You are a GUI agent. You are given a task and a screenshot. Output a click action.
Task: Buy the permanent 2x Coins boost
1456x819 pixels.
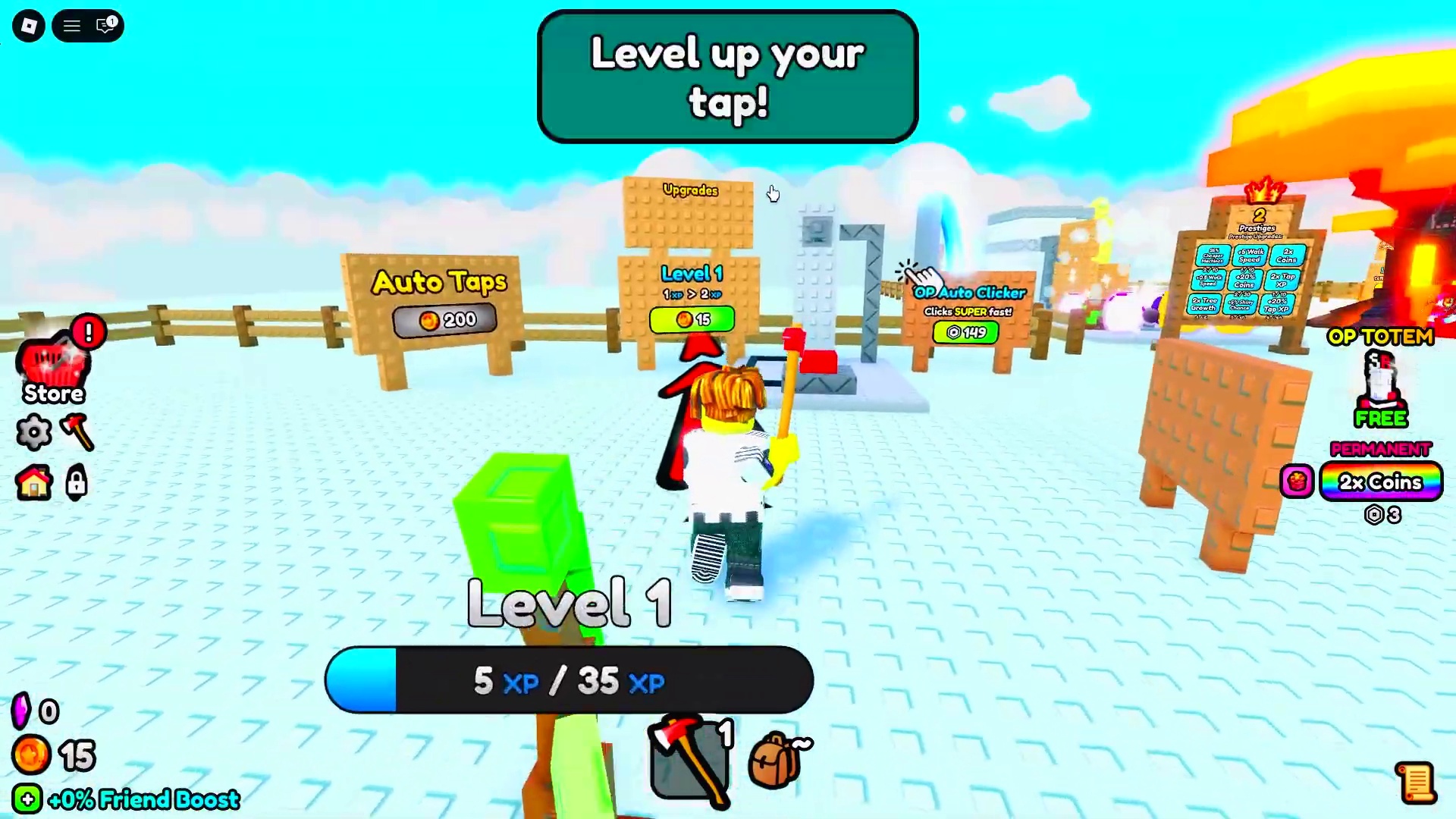pos(1380,482)
